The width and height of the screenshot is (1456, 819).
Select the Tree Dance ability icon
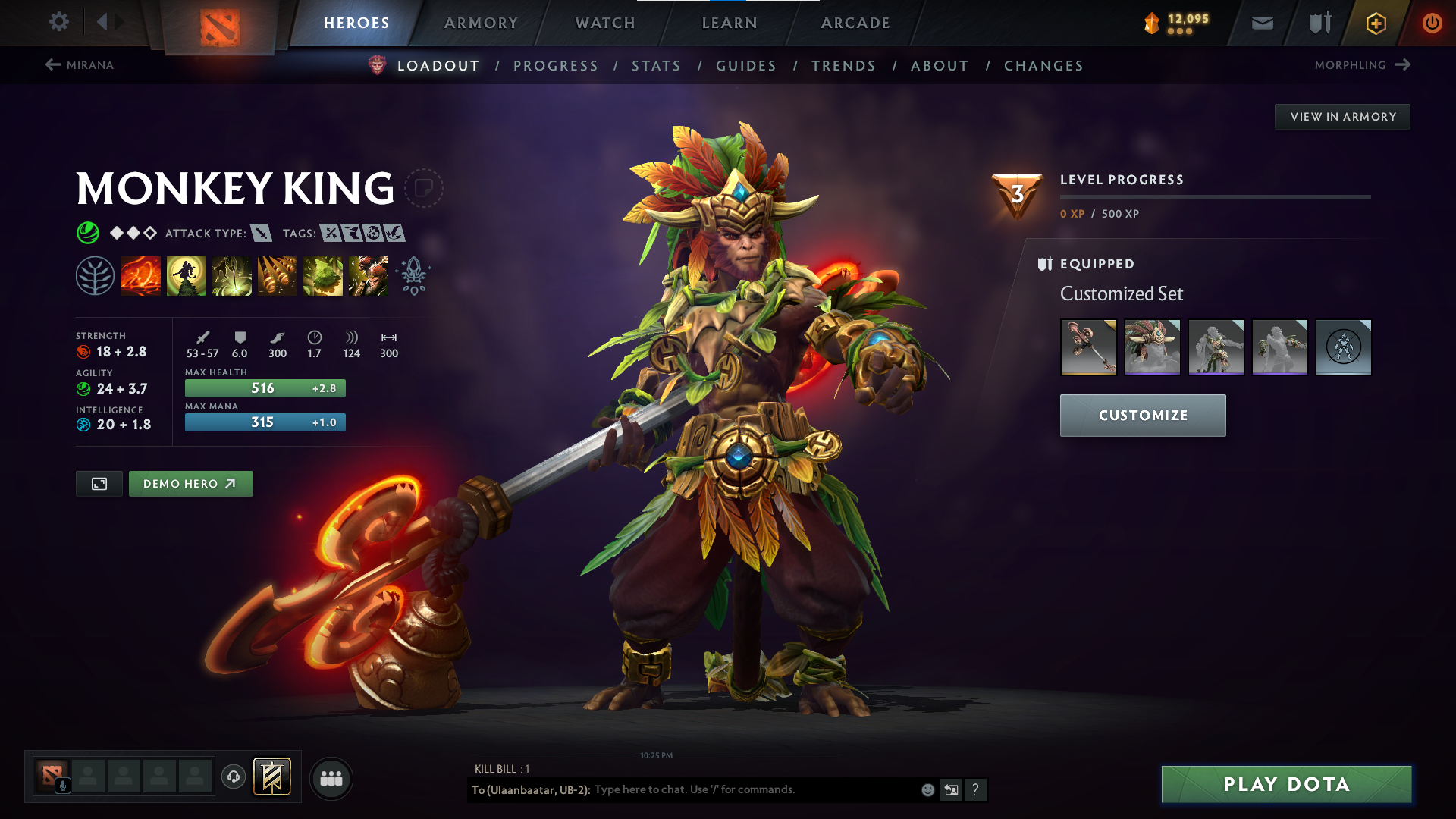click(x=187, y=275)
